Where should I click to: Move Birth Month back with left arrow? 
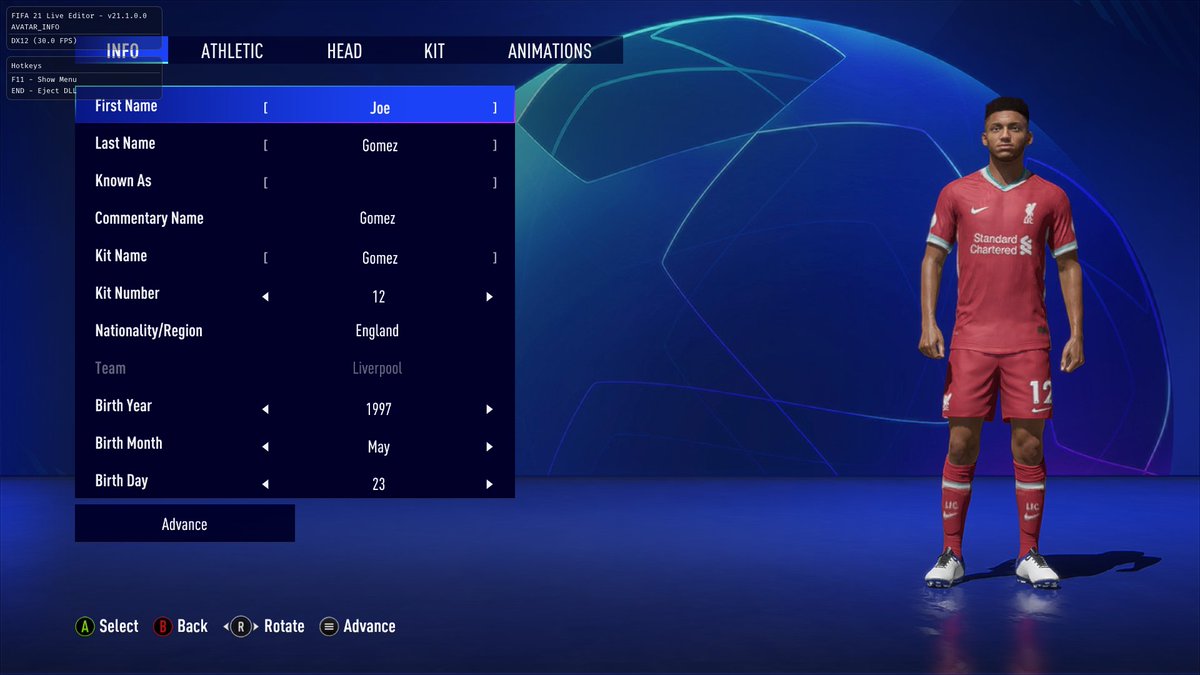point(266,447)
